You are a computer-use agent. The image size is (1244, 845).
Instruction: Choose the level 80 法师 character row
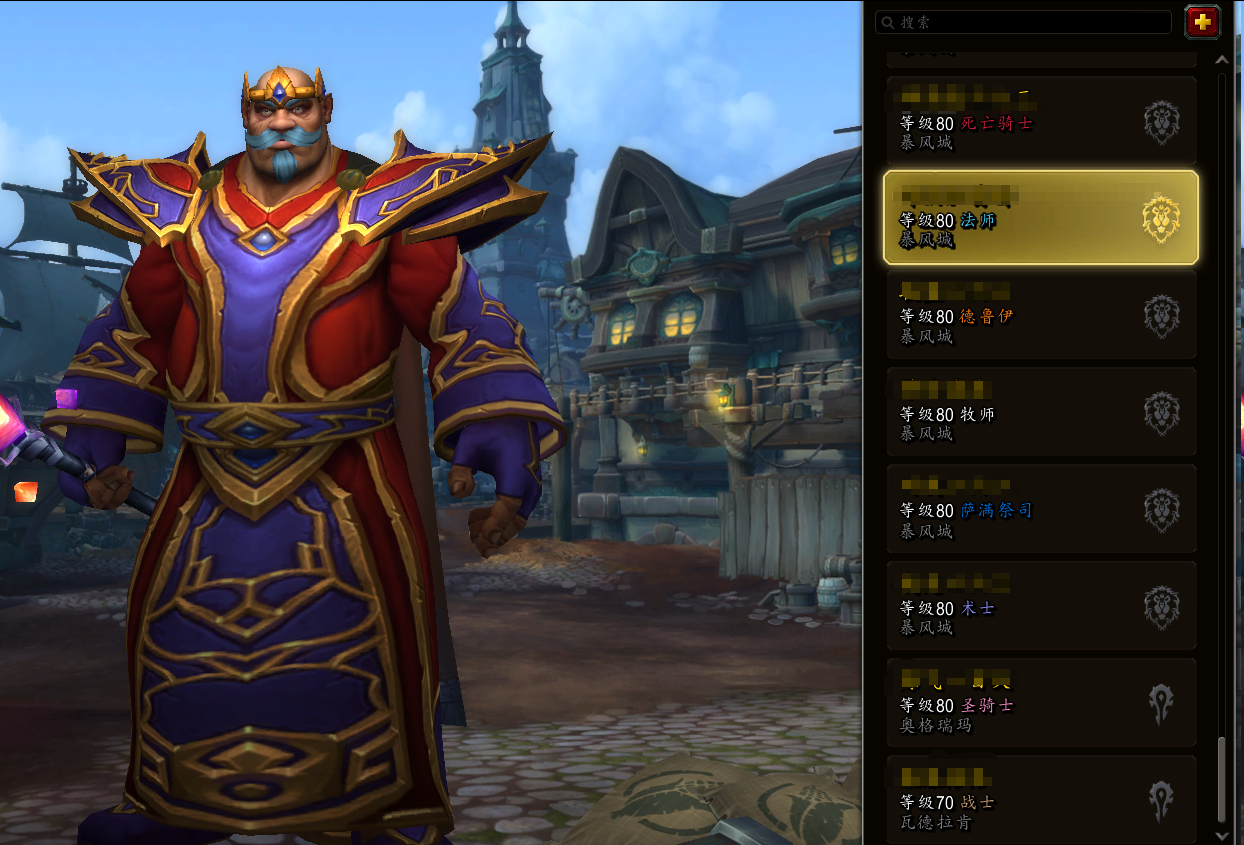click(x=1040, y=218)
